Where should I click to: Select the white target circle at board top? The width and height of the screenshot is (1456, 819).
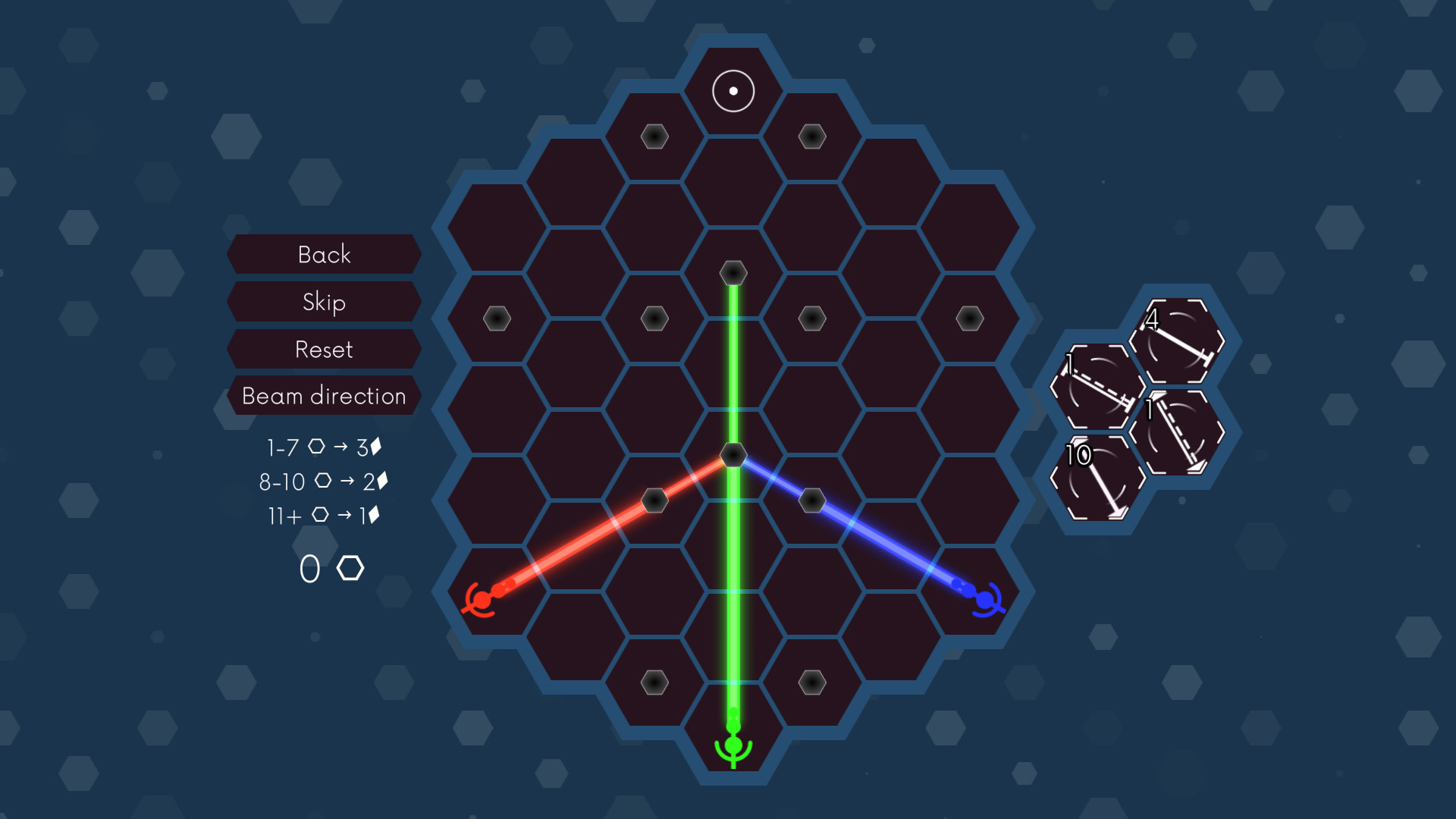coord(733,91)
